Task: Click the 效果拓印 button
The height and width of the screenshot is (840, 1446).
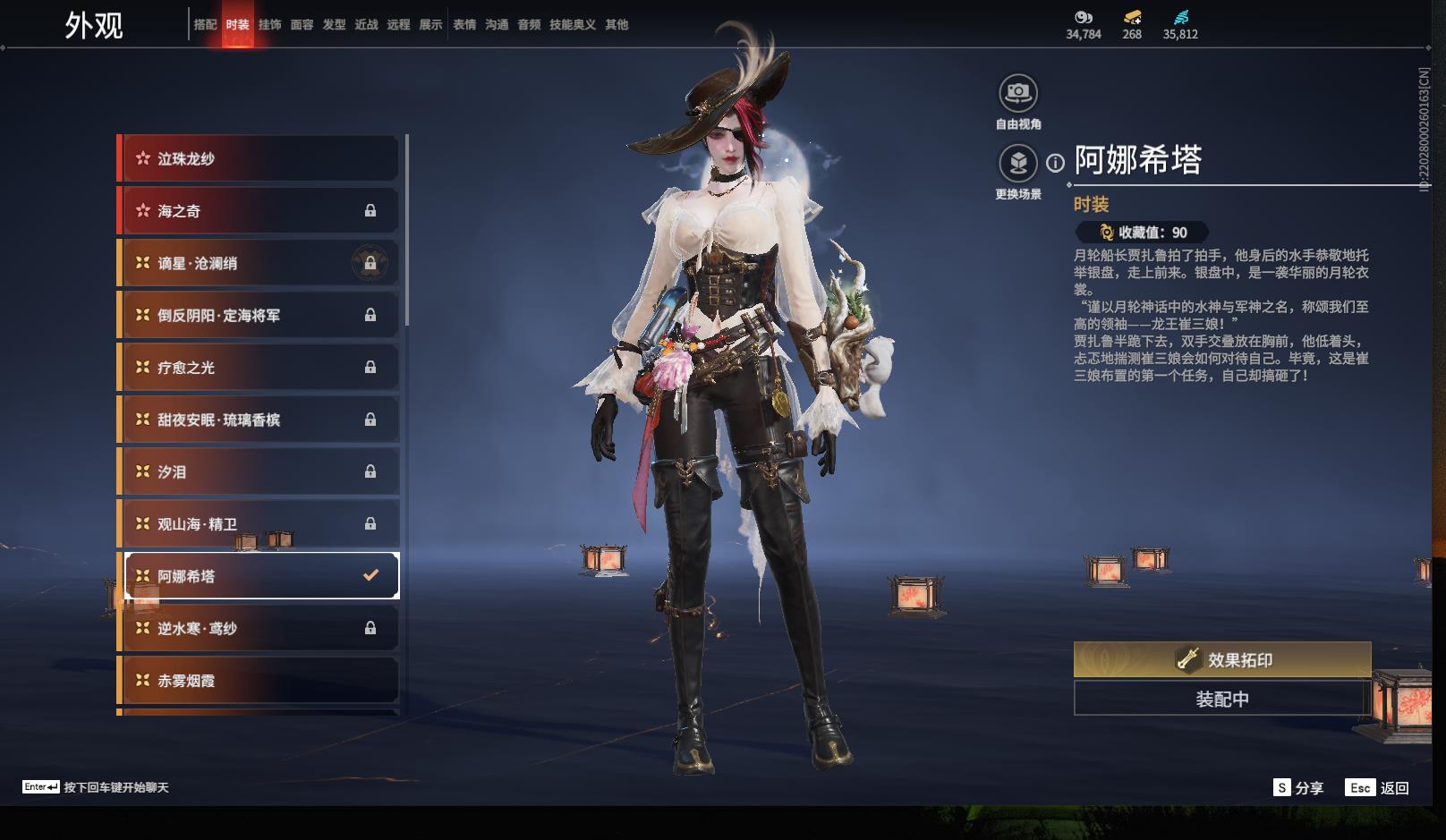Action: 1222,660
